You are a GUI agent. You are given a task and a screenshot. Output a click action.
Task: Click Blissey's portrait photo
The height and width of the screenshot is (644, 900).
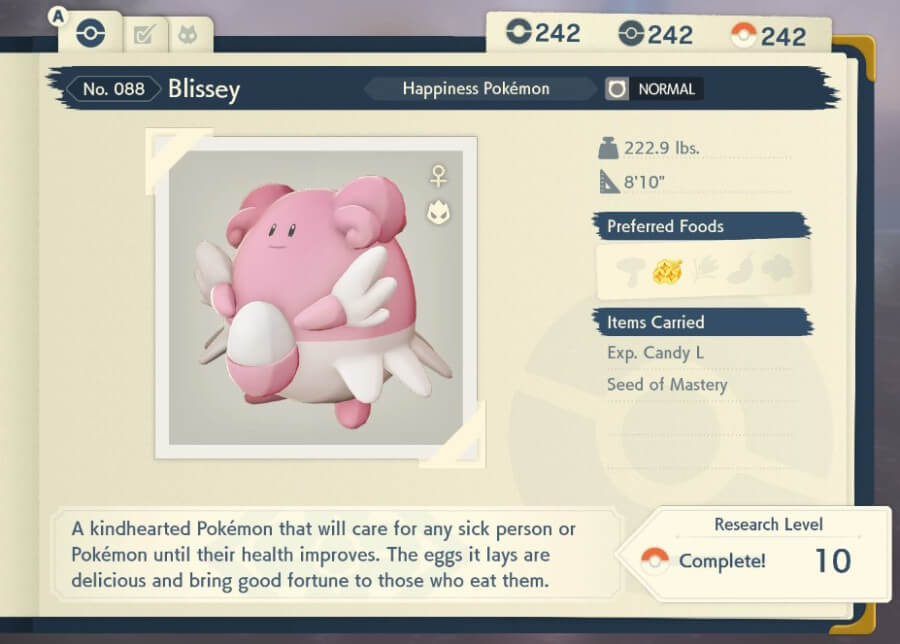(315, 297)
